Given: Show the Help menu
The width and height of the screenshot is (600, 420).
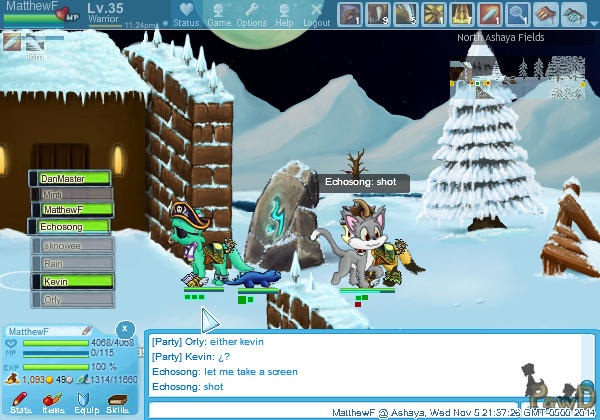Looking at the screenshot, I should 284,15.
